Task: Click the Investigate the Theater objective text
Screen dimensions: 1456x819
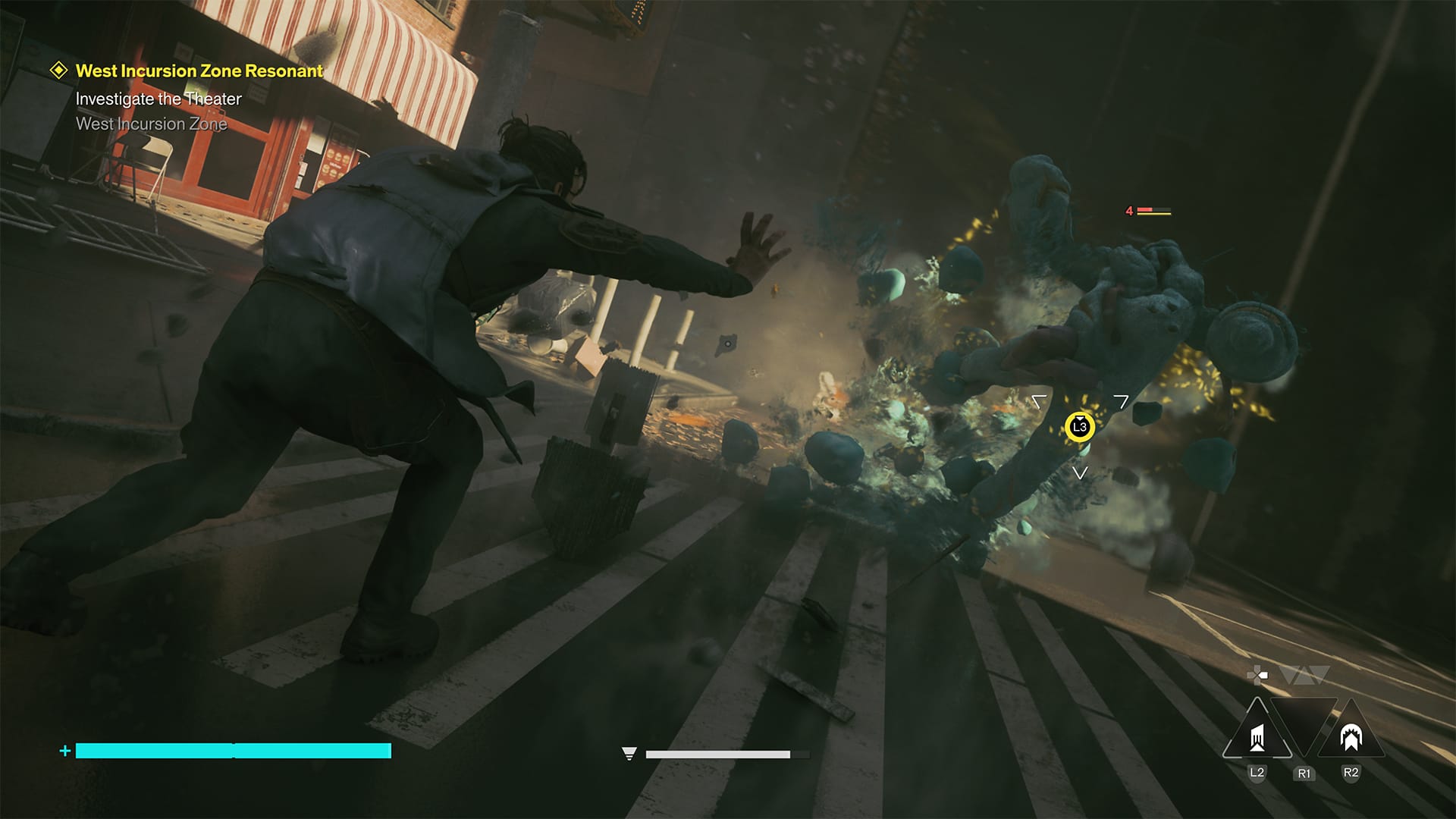Action: coord(158,99)
